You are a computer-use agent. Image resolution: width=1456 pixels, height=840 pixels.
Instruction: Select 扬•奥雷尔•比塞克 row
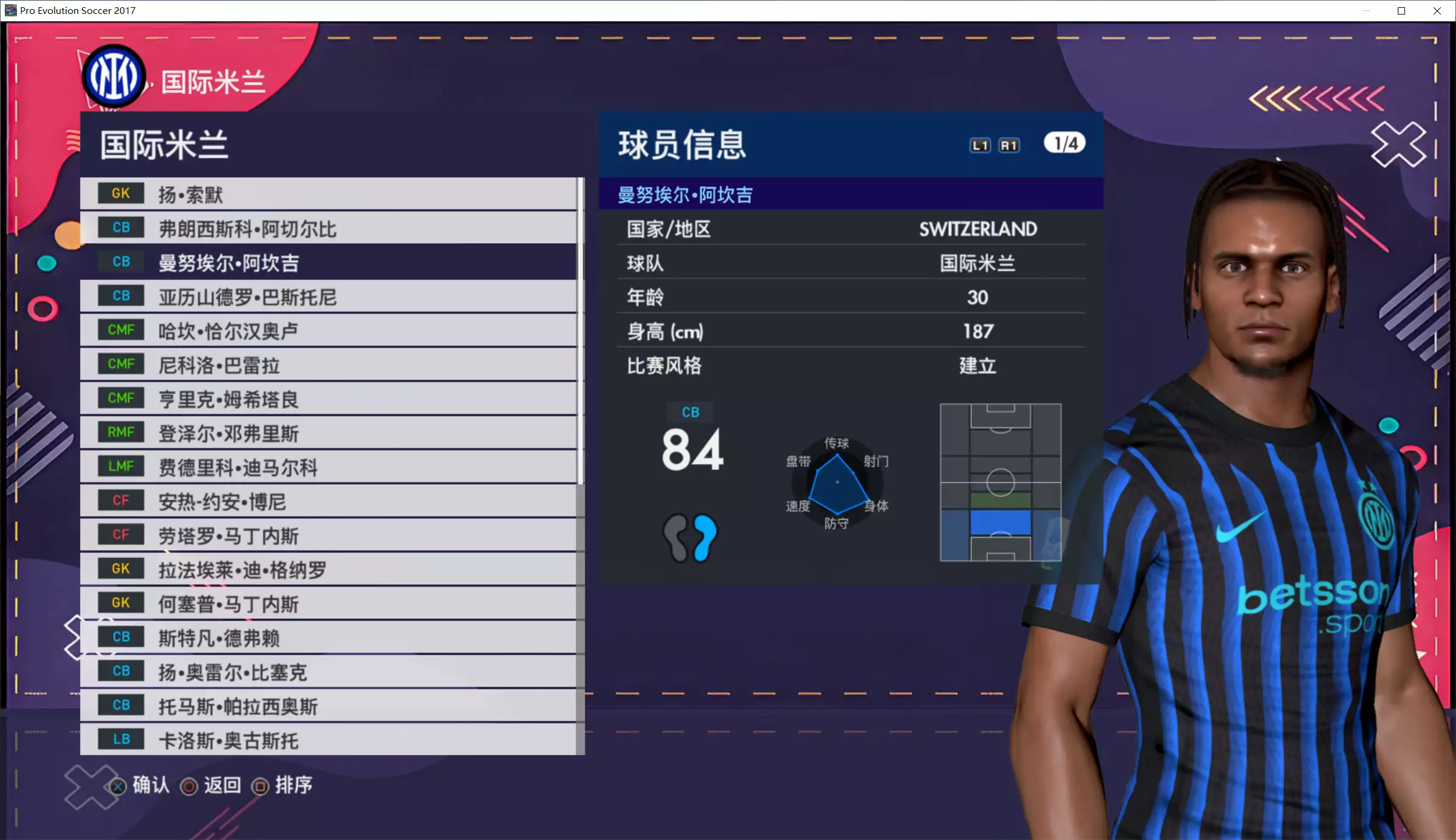[327, 671]
